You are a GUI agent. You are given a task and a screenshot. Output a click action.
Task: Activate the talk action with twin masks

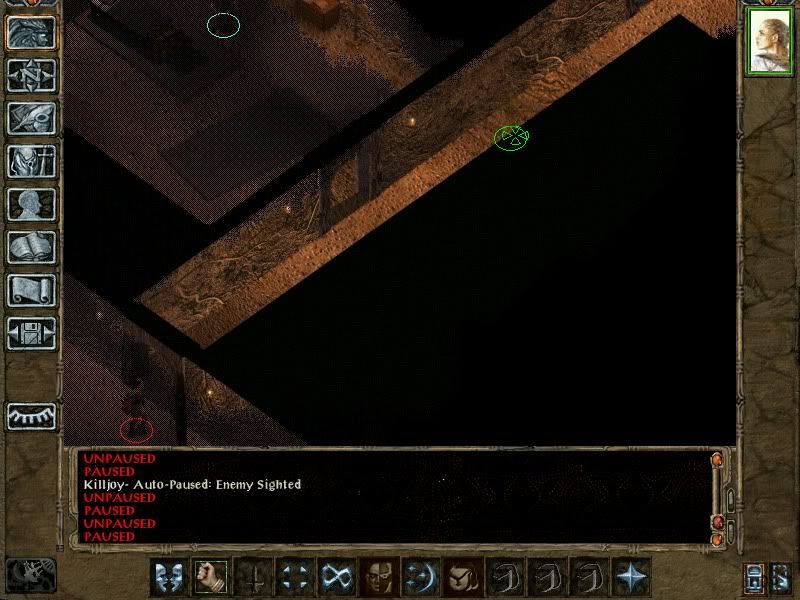coord(167,577)
